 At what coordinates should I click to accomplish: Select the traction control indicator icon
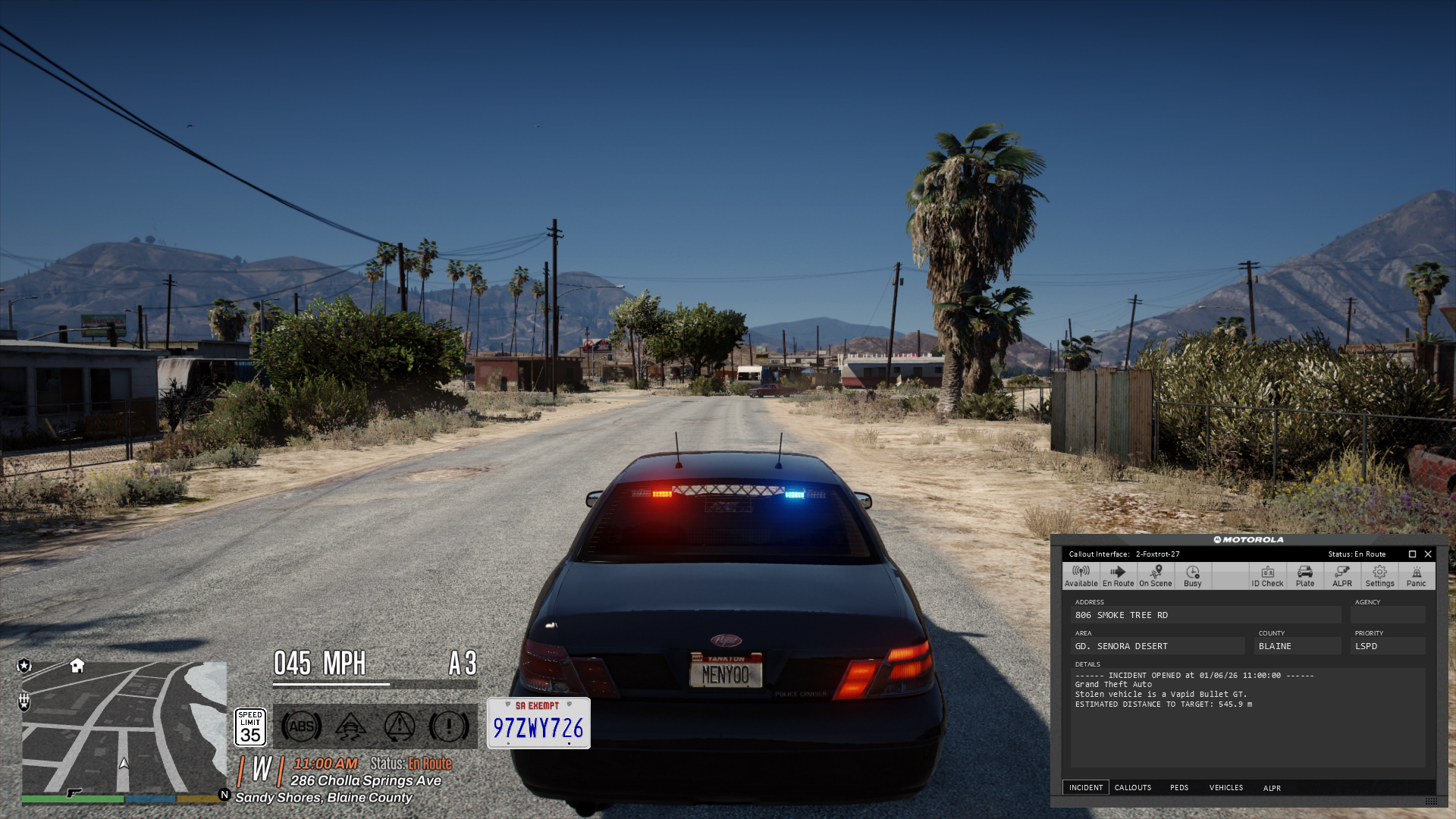coord(349,726)
